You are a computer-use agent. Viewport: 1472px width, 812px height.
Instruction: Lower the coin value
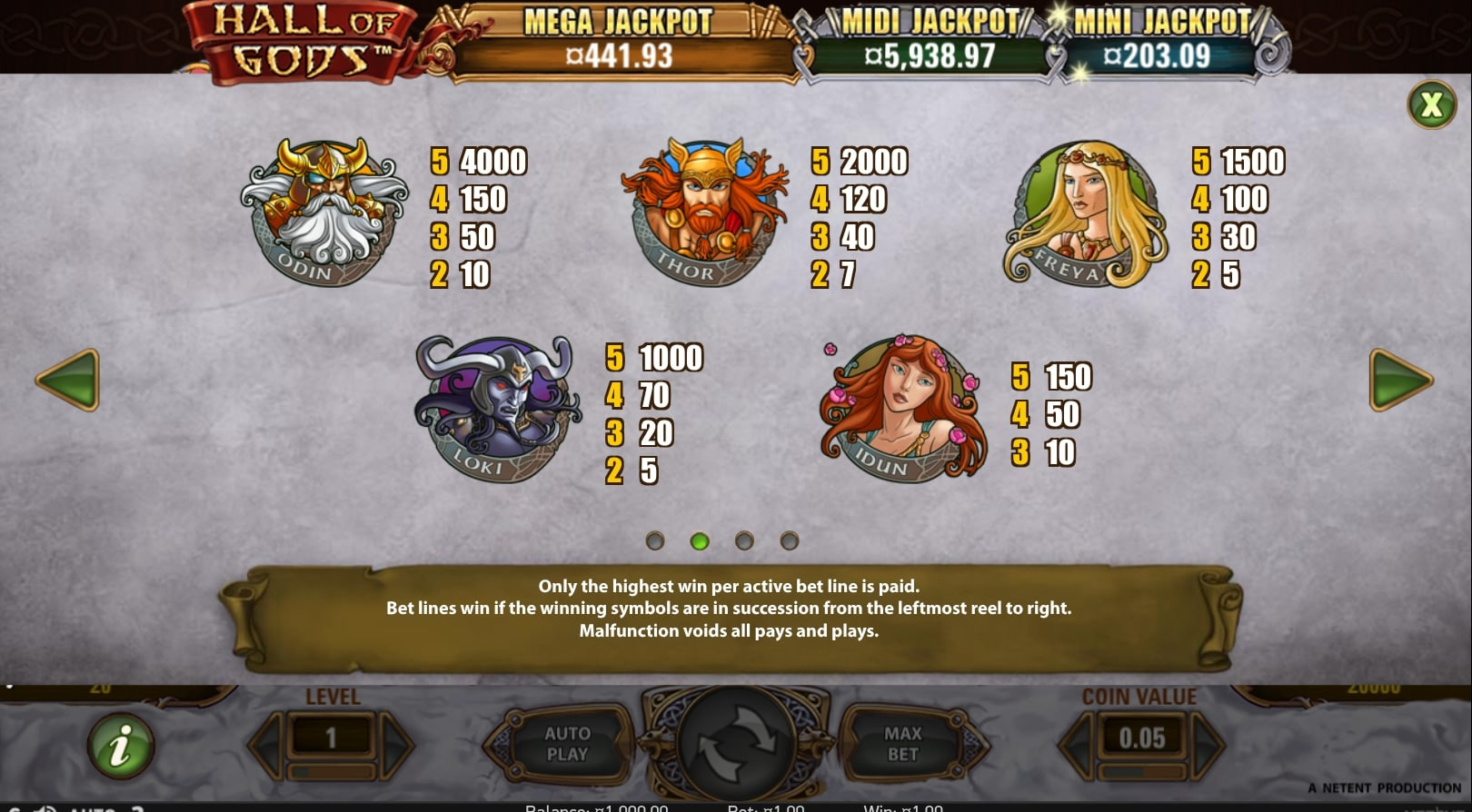point(1079,745)
